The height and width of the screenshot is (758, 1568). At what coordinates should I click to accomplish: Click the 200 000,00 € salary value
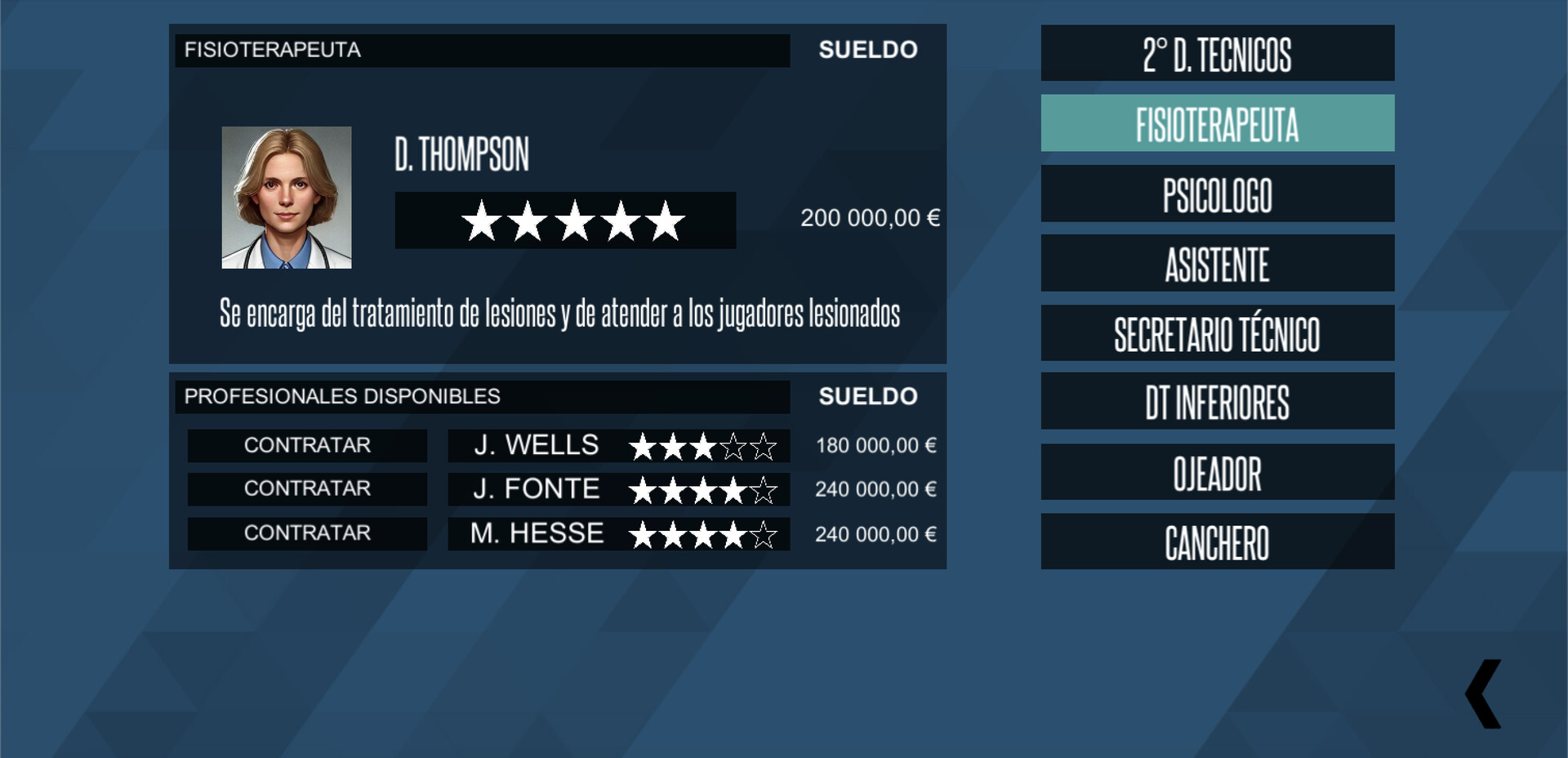point(871,218)
